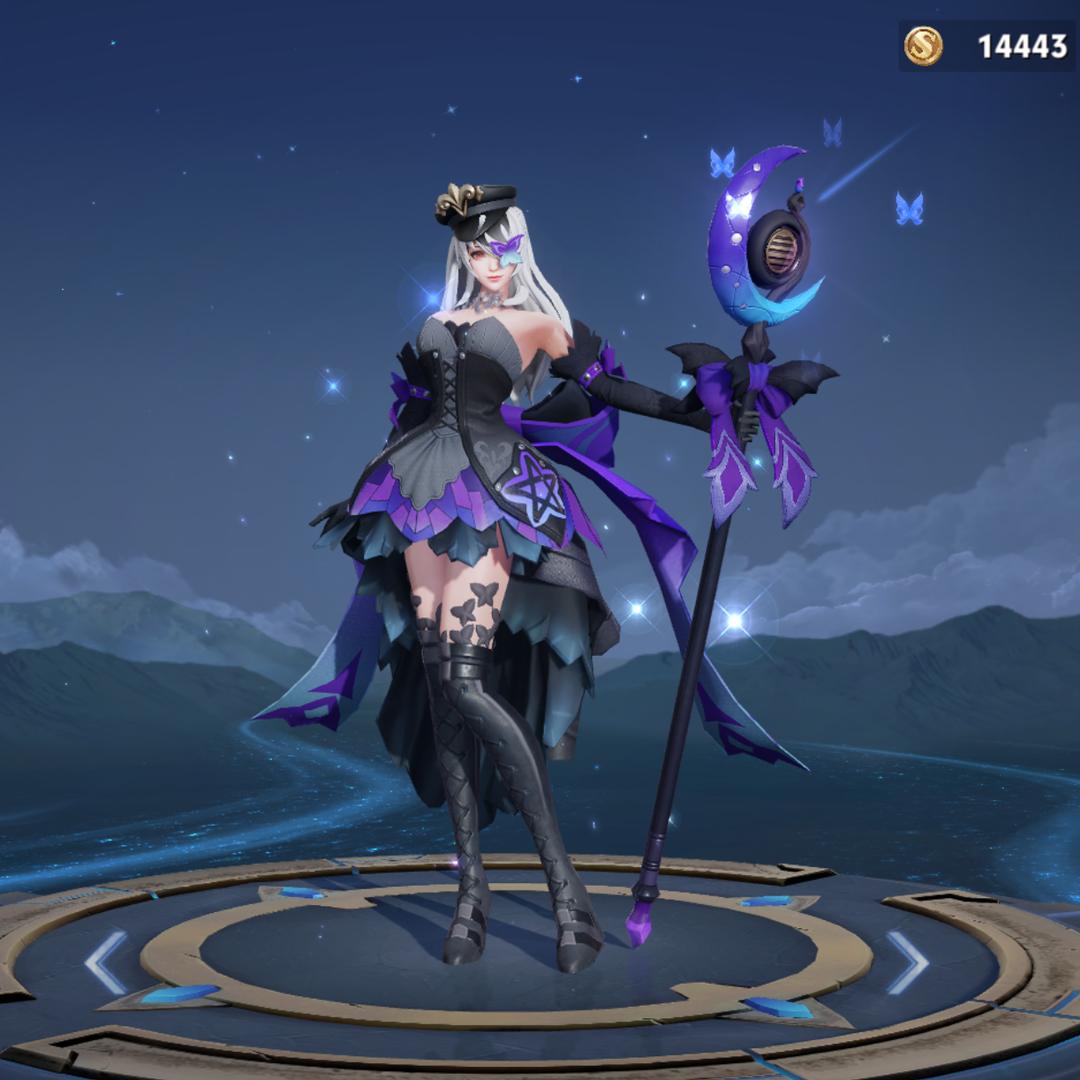
Task: Show the next hero with the right arrow
Action: 907,962
